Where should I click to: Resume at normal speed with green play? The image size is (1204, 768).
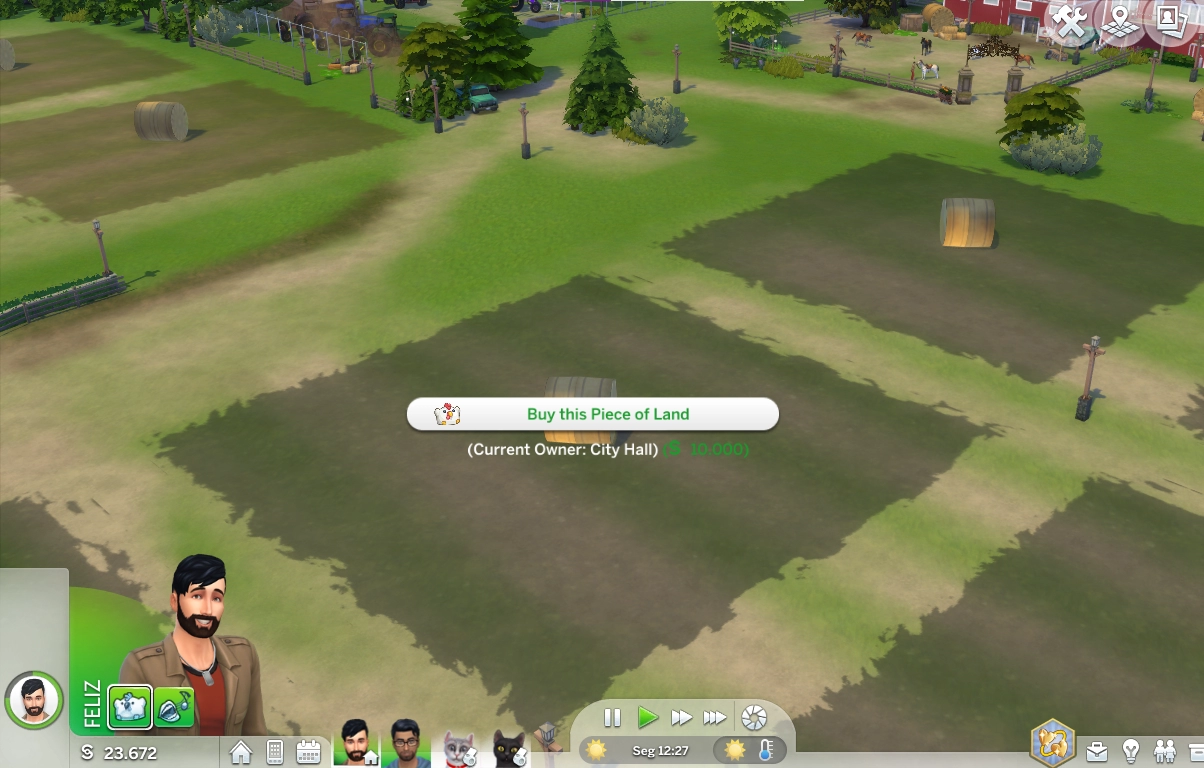pyautogui.click(x=648, y=717)
